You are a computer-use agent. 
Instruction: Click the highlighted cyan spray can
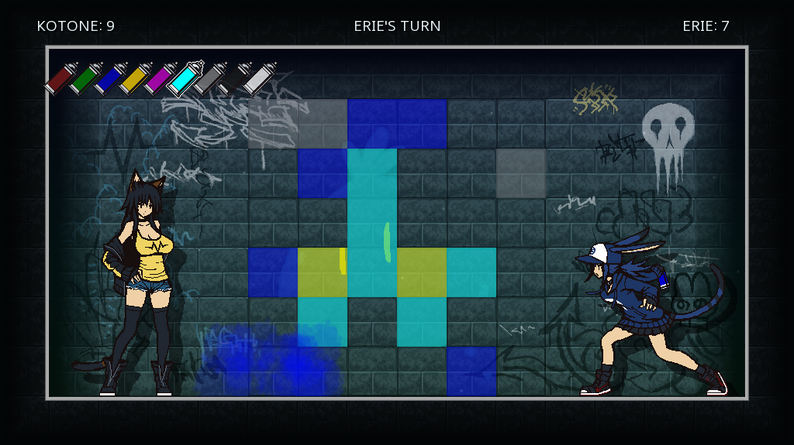pos(185,77)
